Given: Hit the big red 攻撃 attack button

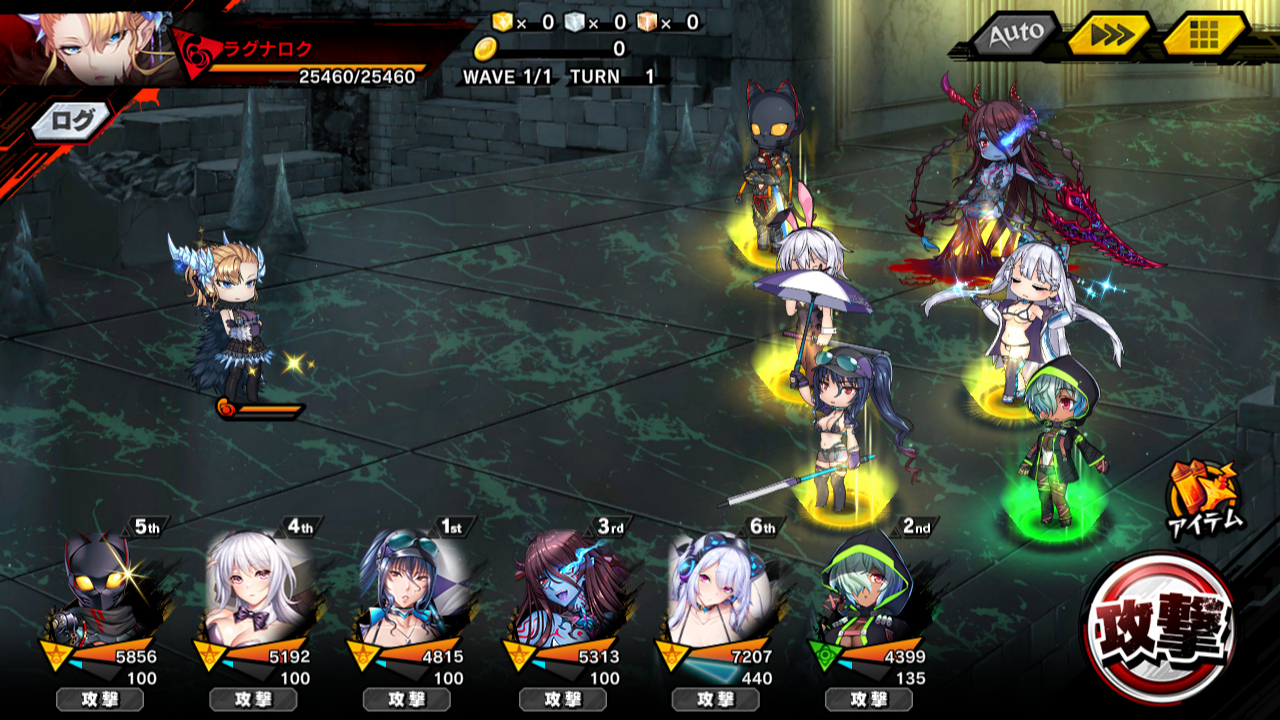Looking at the screenshot, I should [x=1157, y=626].
